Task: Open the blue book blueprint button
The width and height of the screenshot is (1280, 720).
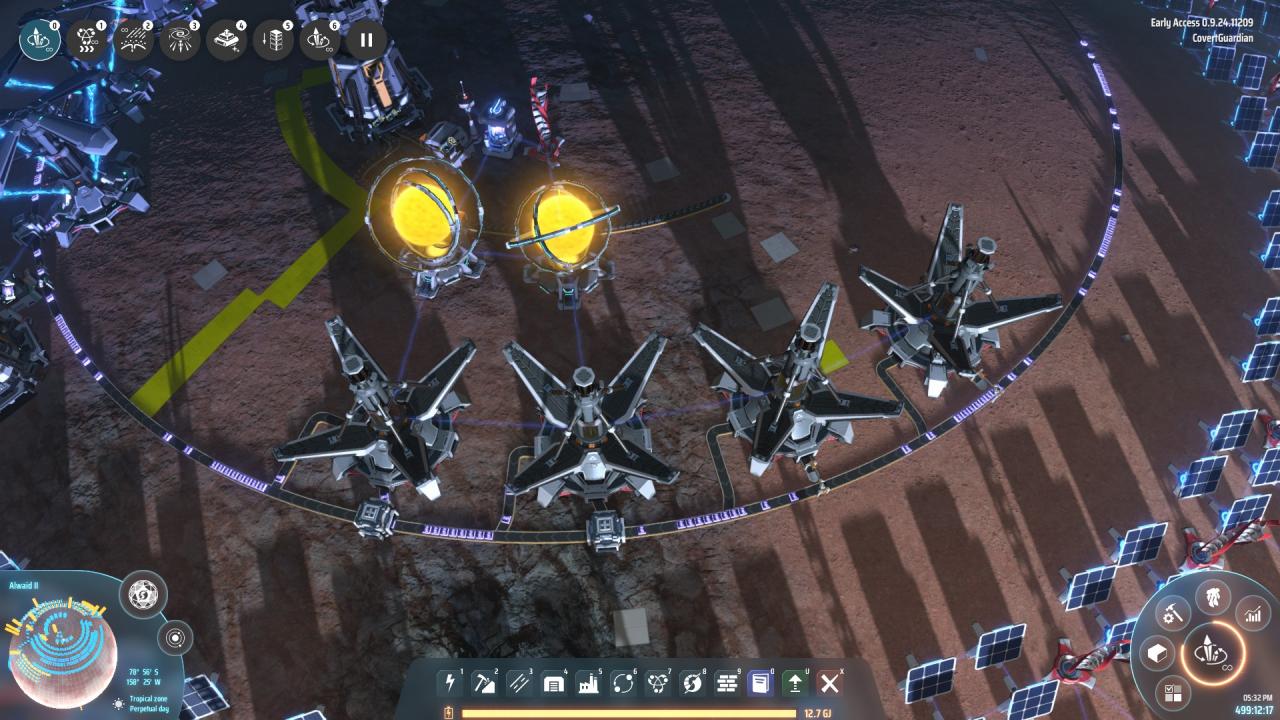Action: 761,683
